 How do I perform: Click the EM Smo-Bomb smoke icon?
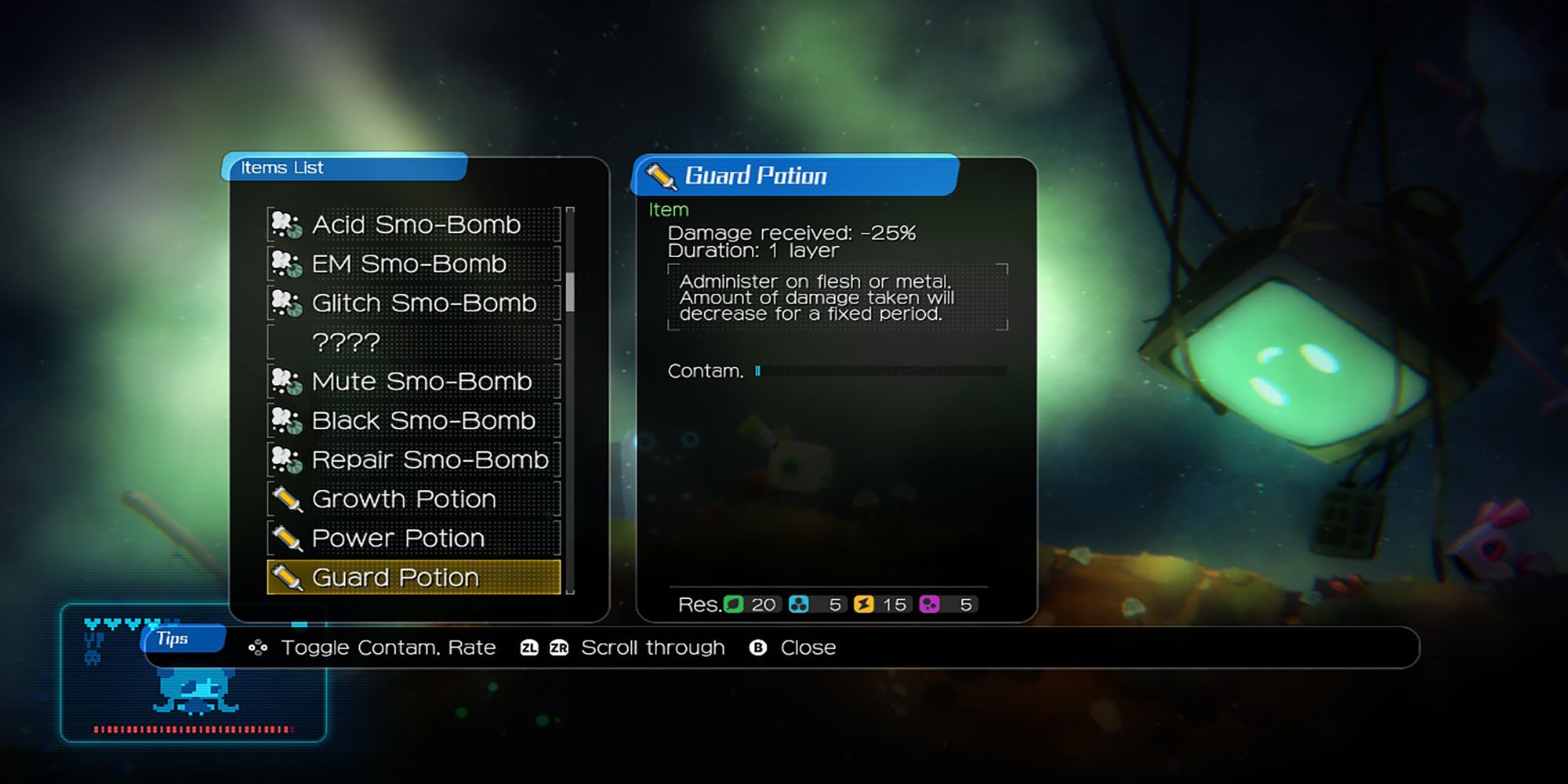(287, 263)
